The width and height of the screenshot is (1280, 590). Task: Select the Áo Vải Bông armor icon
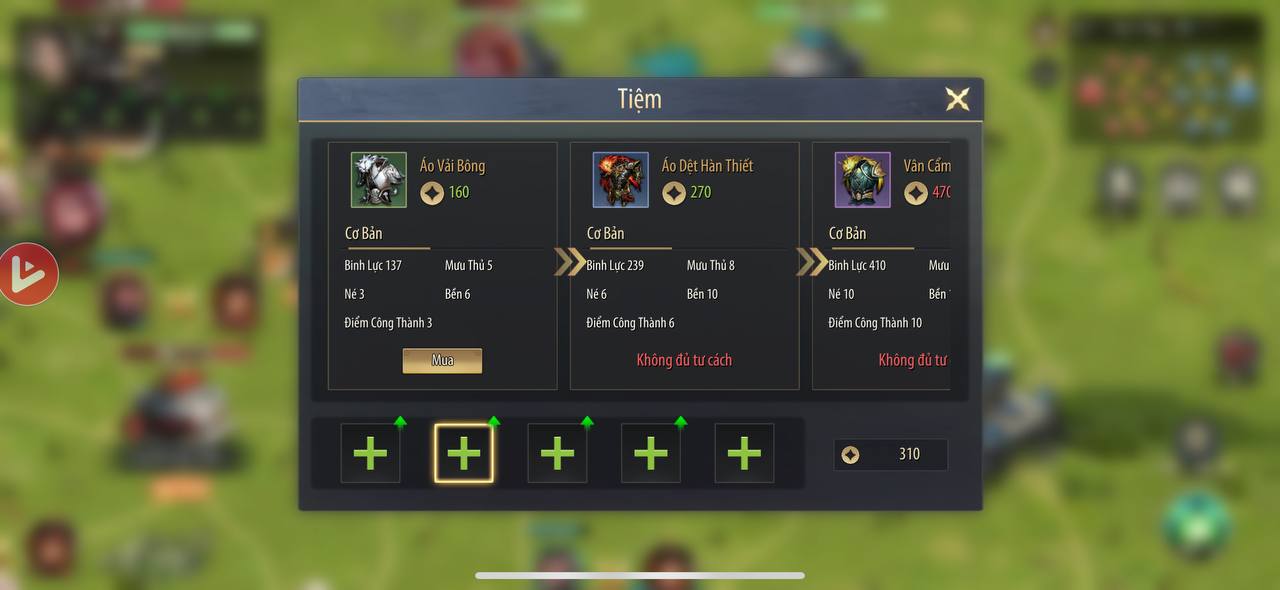(379, 180)
